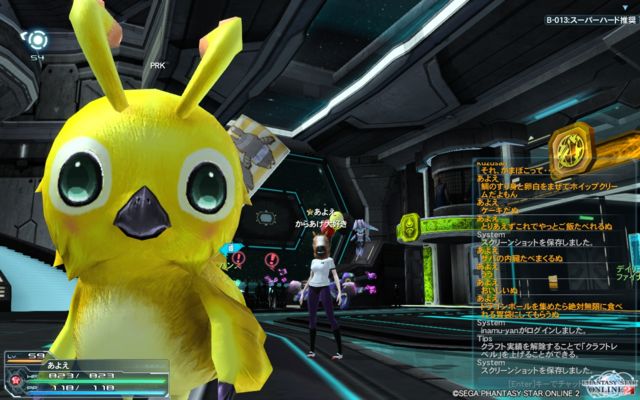Image resolution: width=640 pixels, height=400 pixels.
Task: Click the B-013 block label
Action: click(x=589, y=19)
